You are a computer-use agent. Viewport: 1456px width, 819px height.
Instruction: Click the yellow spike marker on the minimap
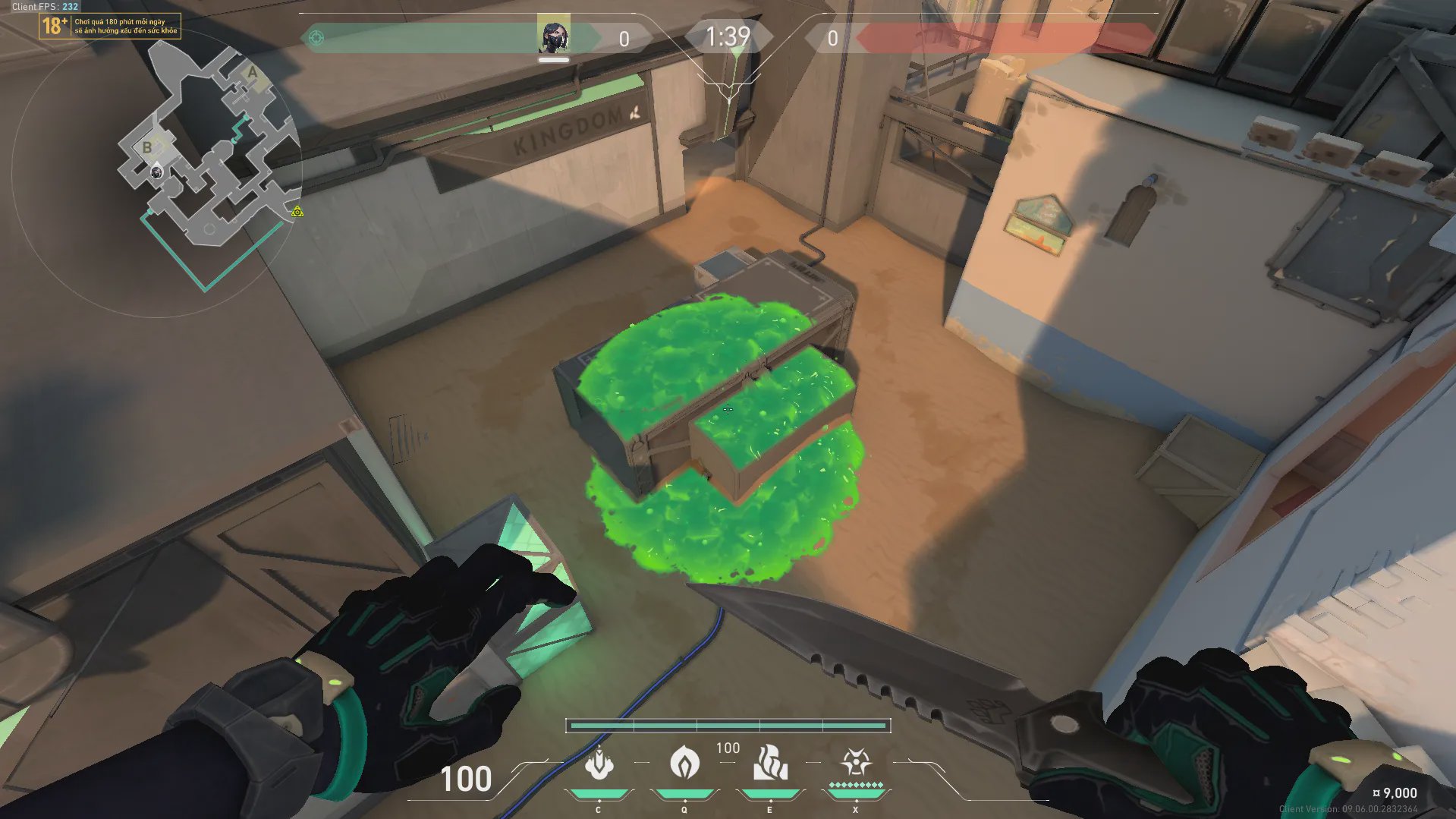(297, 212)
